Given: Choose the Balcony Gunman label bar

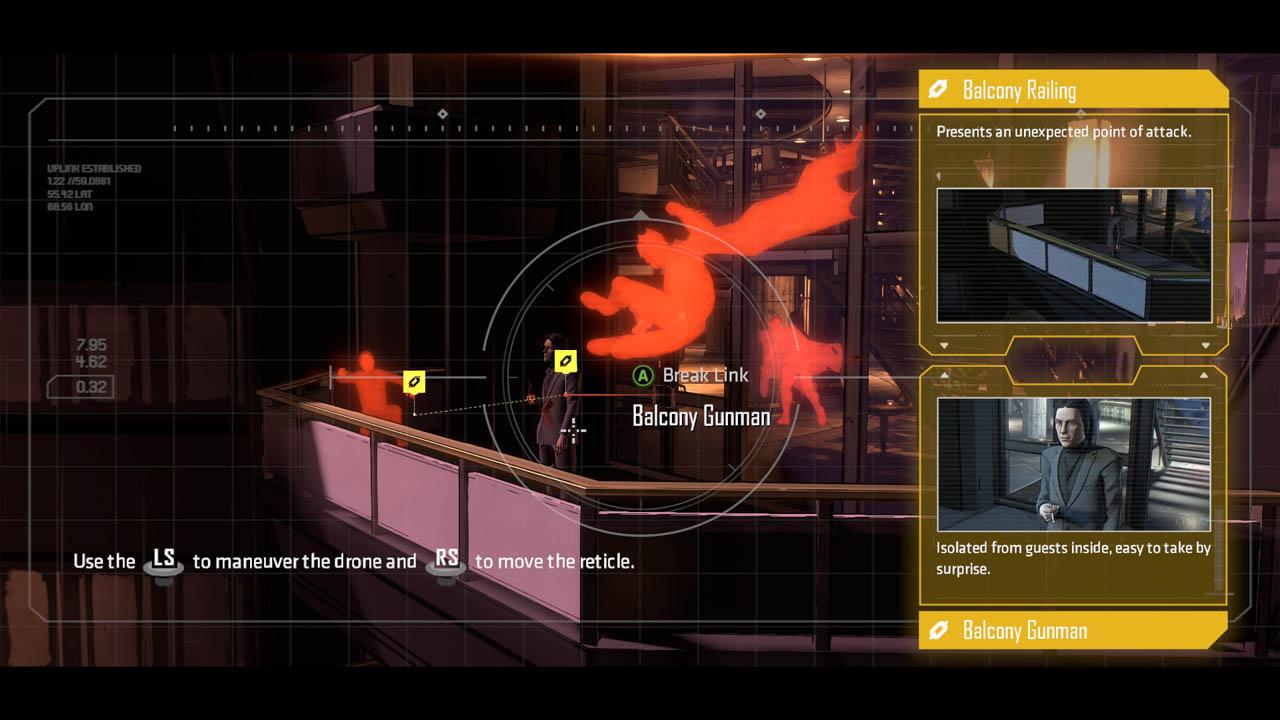Looking at the screenshot, I should (1072, 630).
